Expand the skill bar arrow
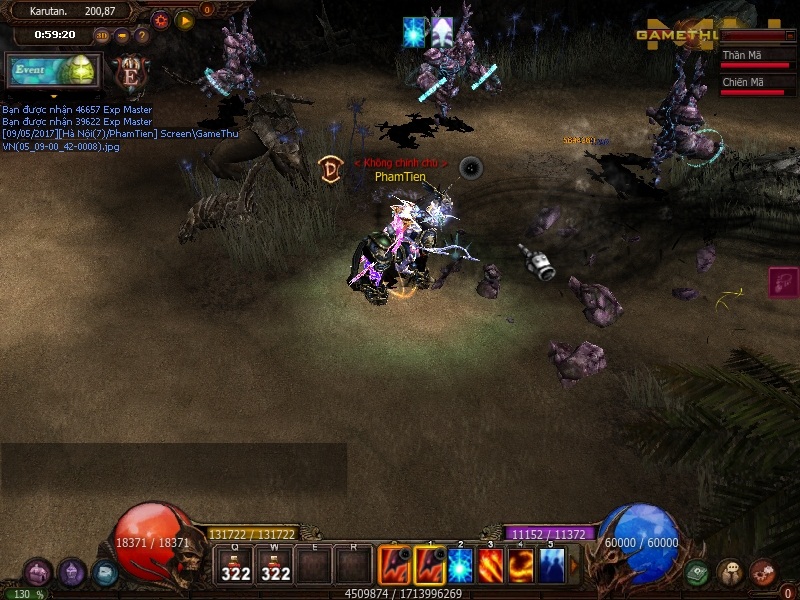Viewport: 800px width, 600px height. click(574, 567)
